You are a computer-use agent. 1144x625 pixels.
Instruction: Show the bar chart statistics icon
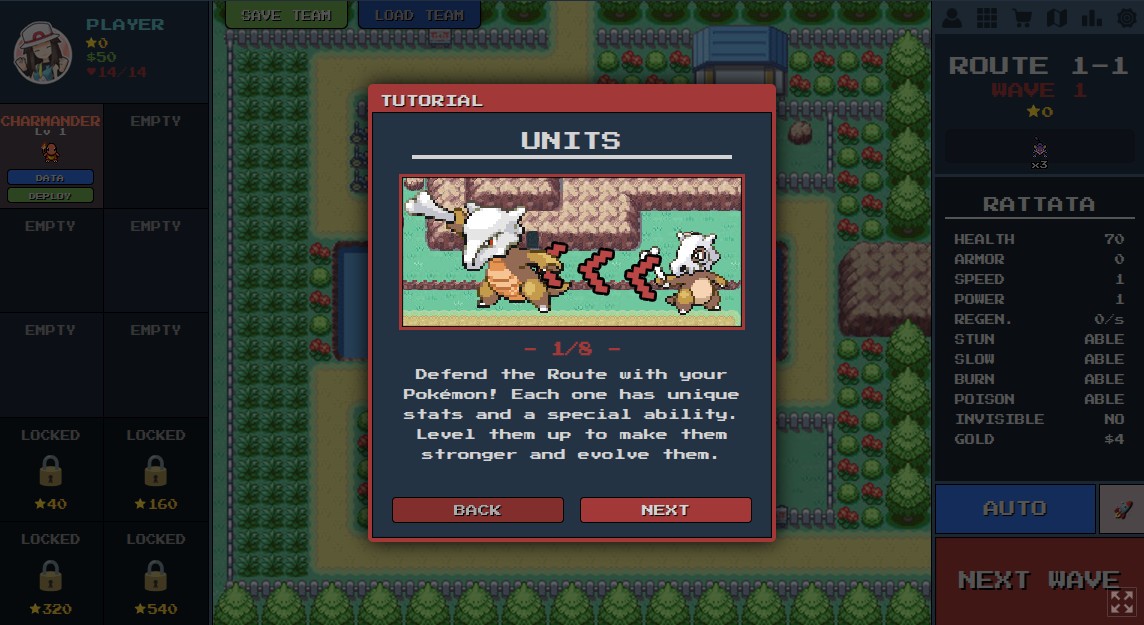point(1091,18)
